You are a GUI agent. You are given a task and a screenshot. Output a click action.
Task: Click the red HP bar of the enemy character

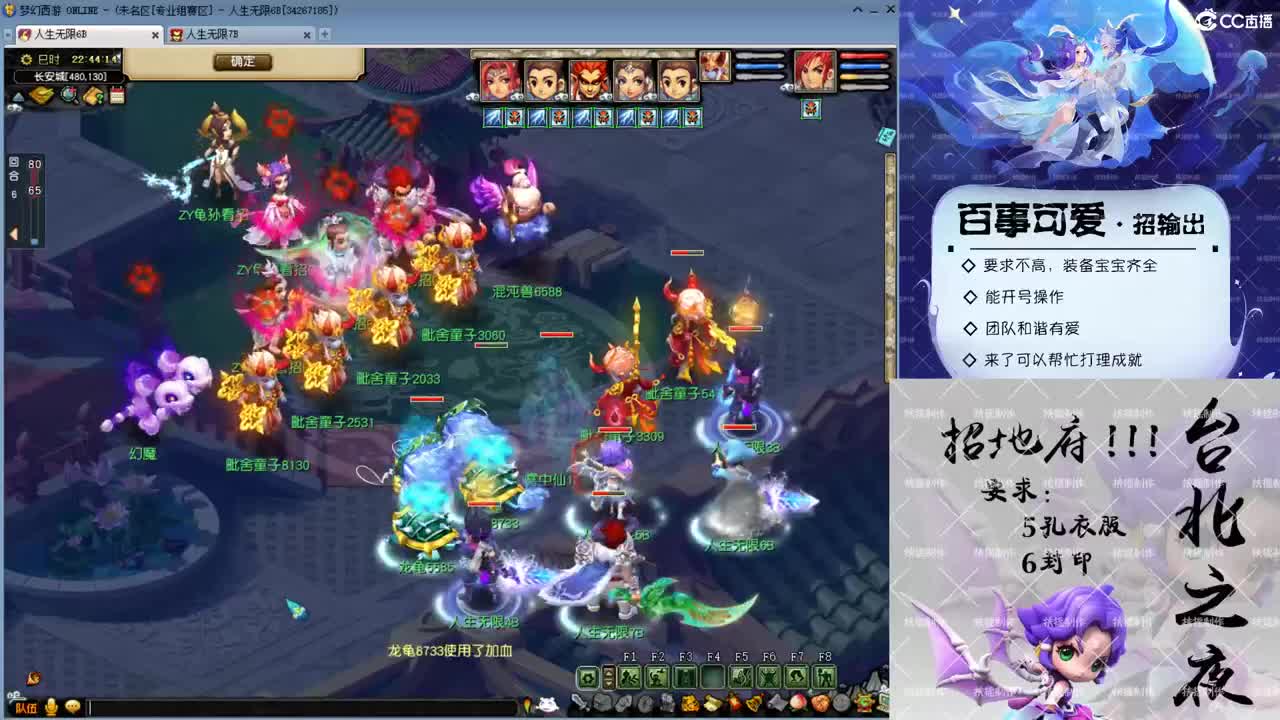point(863,56)
